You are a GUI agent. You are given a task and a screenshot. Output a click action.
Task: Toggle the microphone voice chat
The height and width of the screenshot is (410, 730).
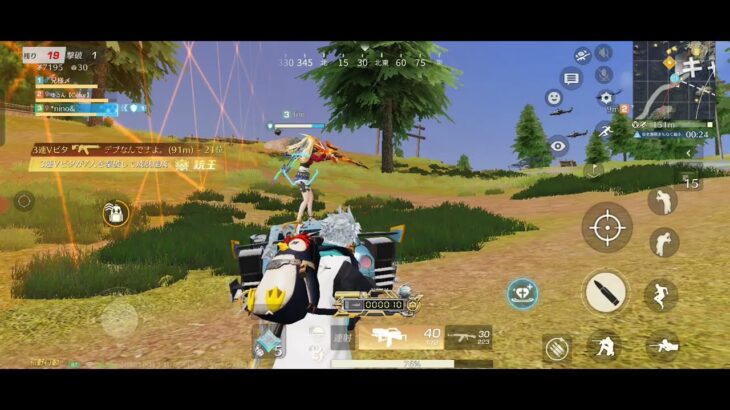pyautogui.click(x=603, y=75)
